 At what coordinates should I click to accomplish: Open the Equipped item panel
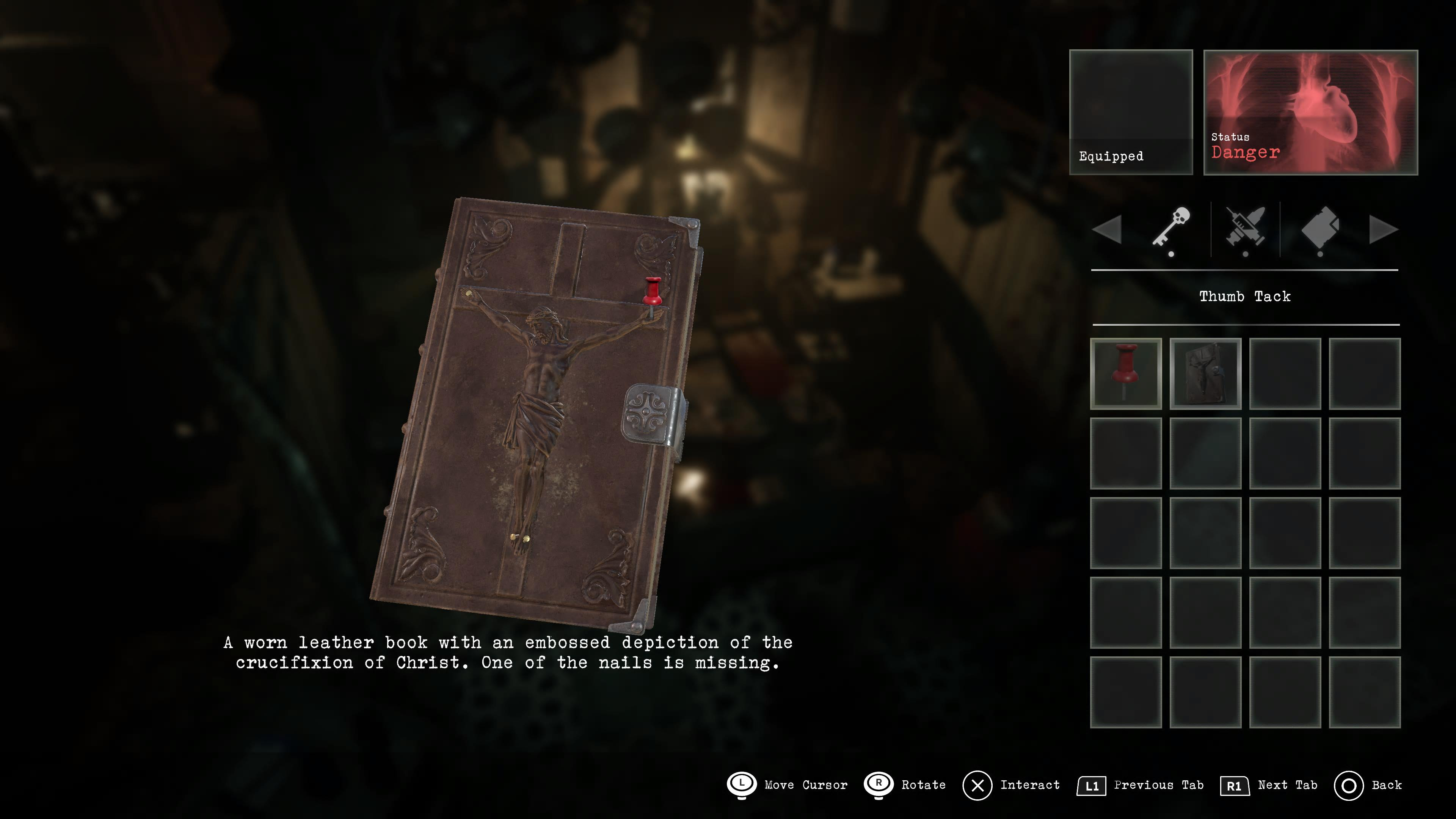coord(1130,112)
